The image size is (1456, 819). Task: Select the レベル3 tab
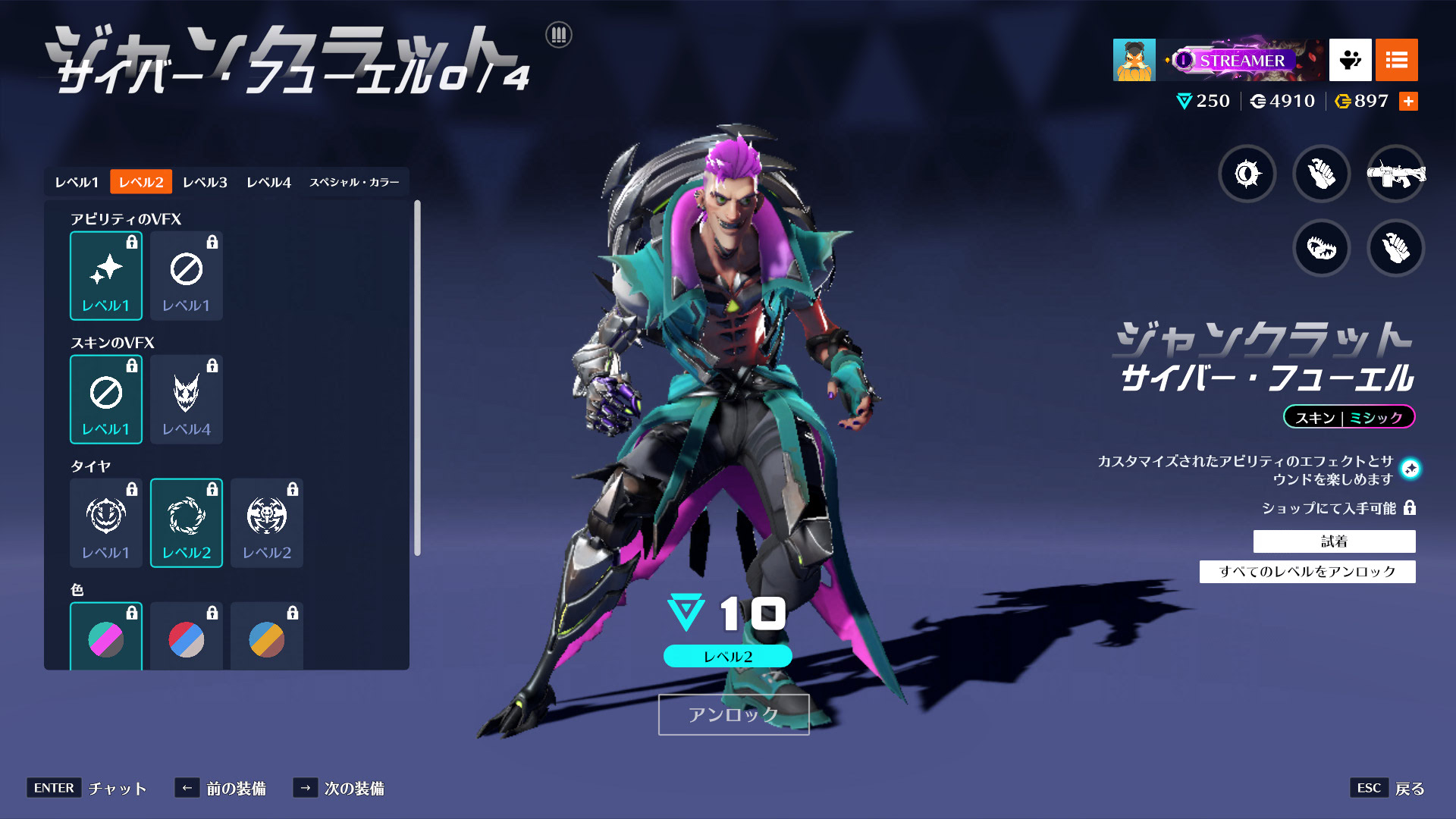click(x=205, y=182)
